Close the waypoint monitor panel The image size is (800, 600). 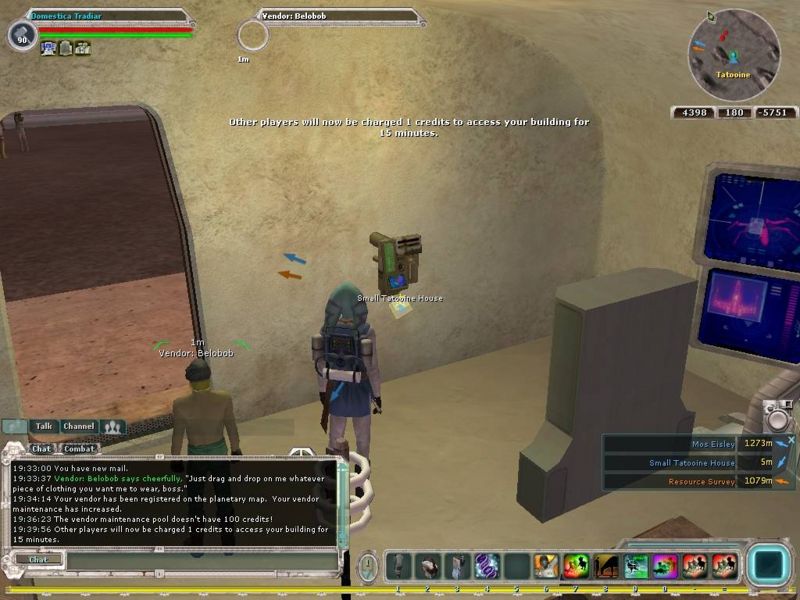791,439
